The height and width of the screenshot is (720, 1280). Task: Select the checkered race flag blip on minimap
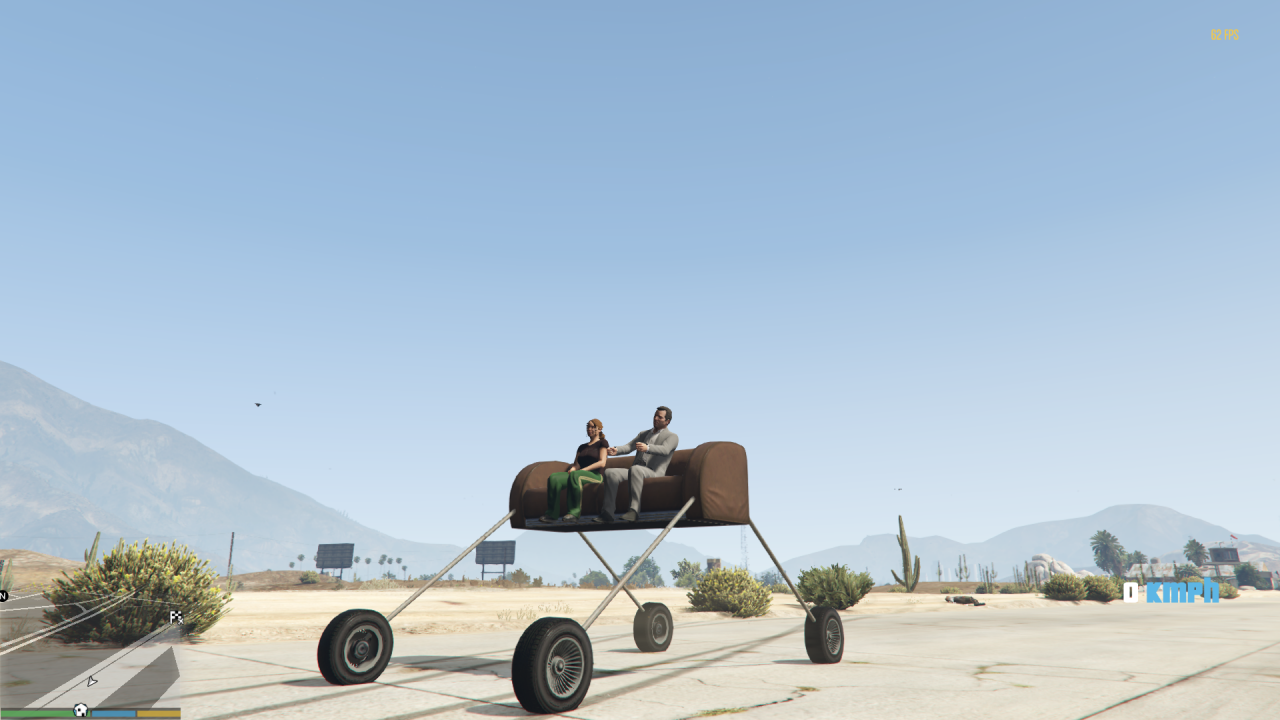[176, 618]
